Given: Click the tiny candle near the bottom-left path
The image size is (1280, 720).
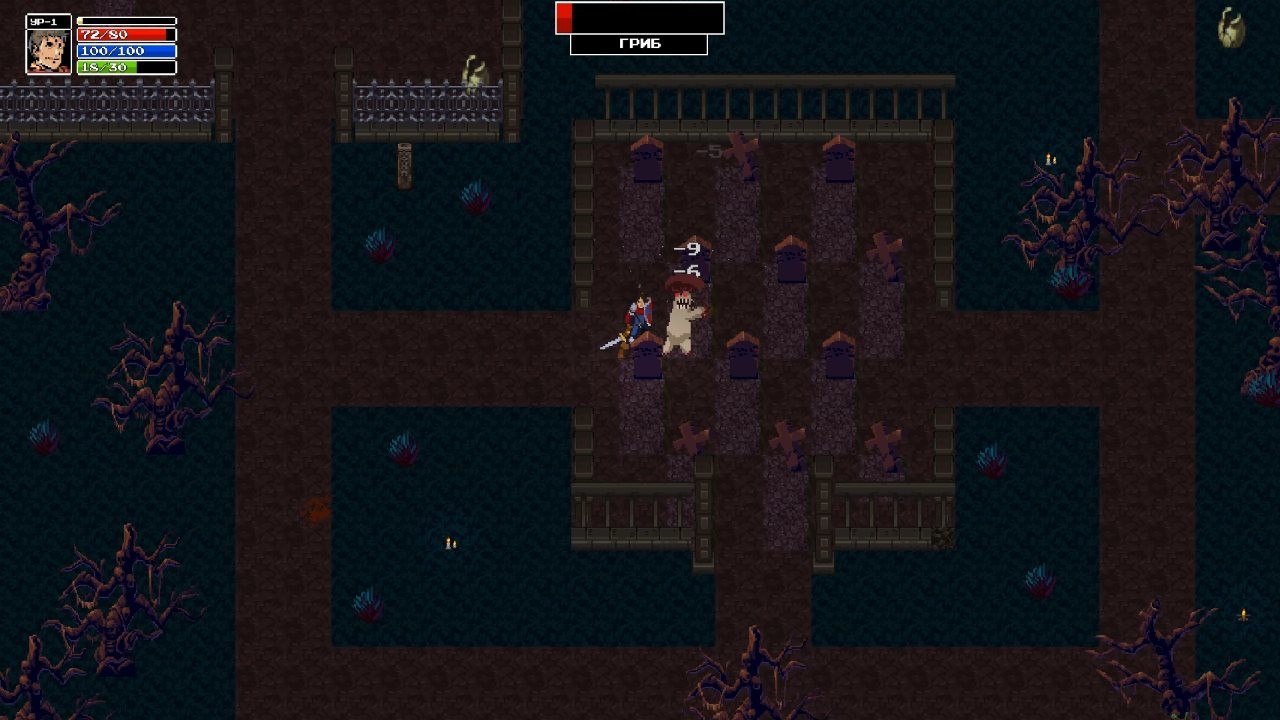Looking at the screenshot, I should click(x=449, y=543).
